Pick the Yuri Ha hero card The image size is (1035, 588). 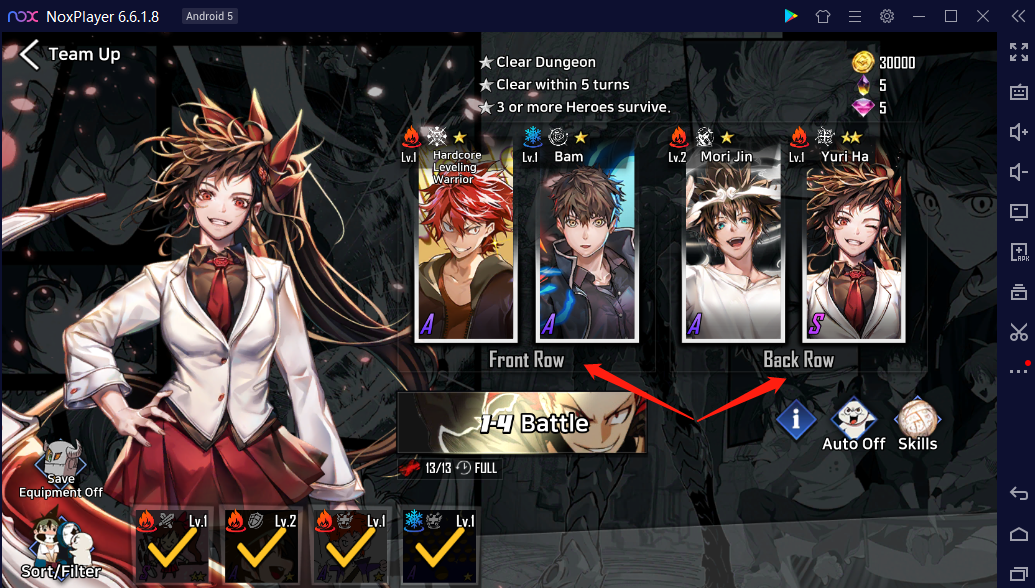point(854,245)
